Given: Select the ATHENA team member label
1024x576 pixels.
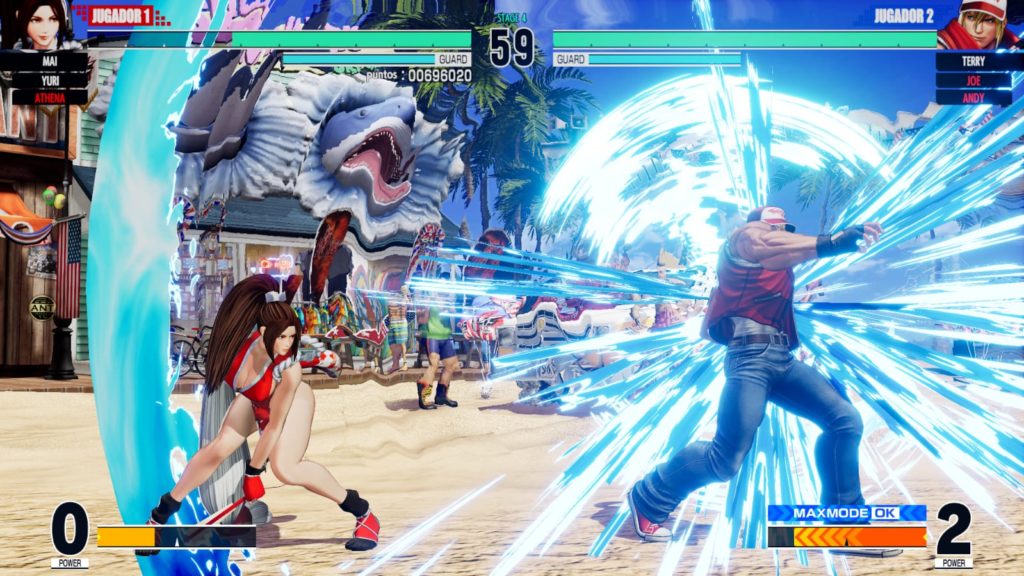Looking at the screenshot, I should coord(49,97).
